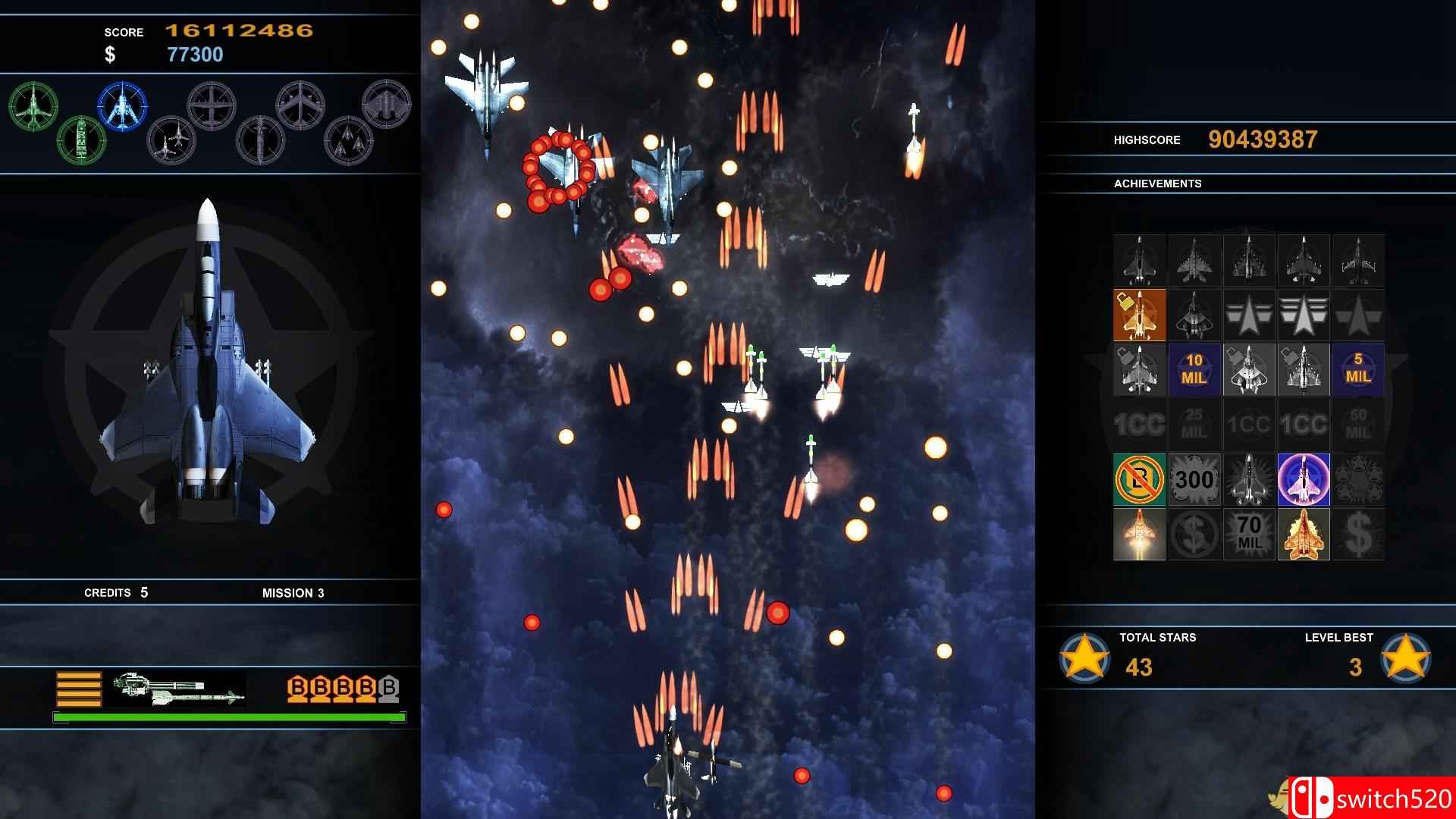Toggle the 1CC achievement tile
The width and height of the screenshot is (1456, 819).
pyautogui.click(x=1140, y=425)
